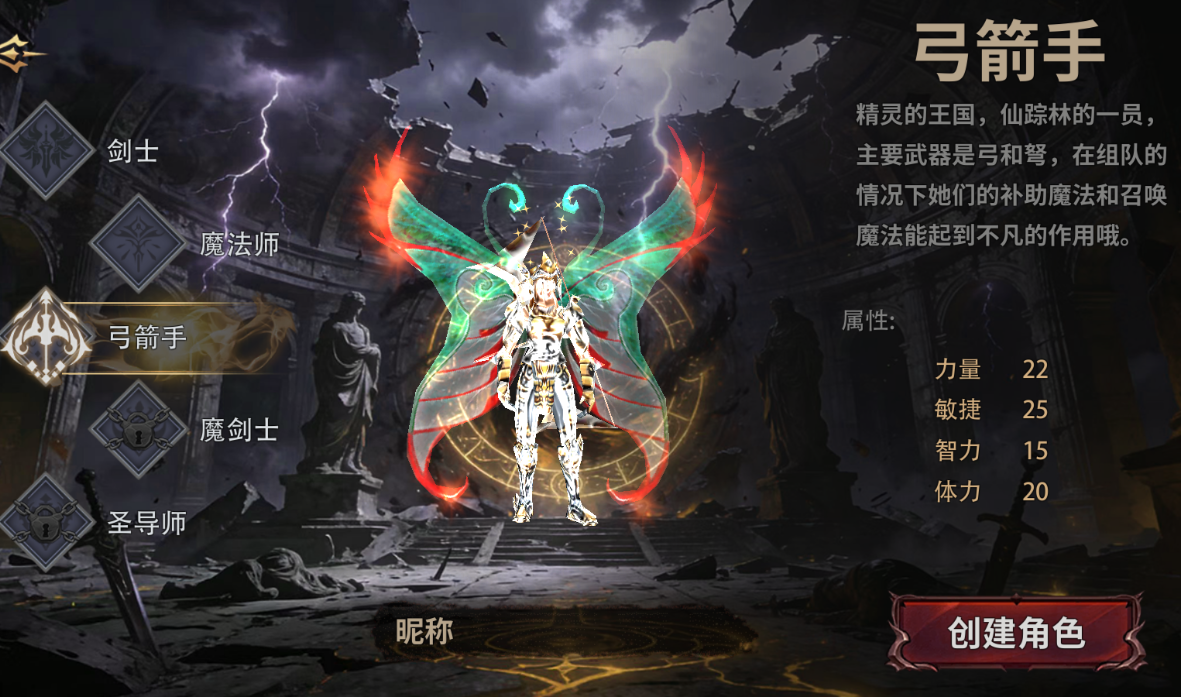The width and height of the screenshot is (1181, 697).
Task: Create the character with 创建角色
Action: pos(1016,633)
